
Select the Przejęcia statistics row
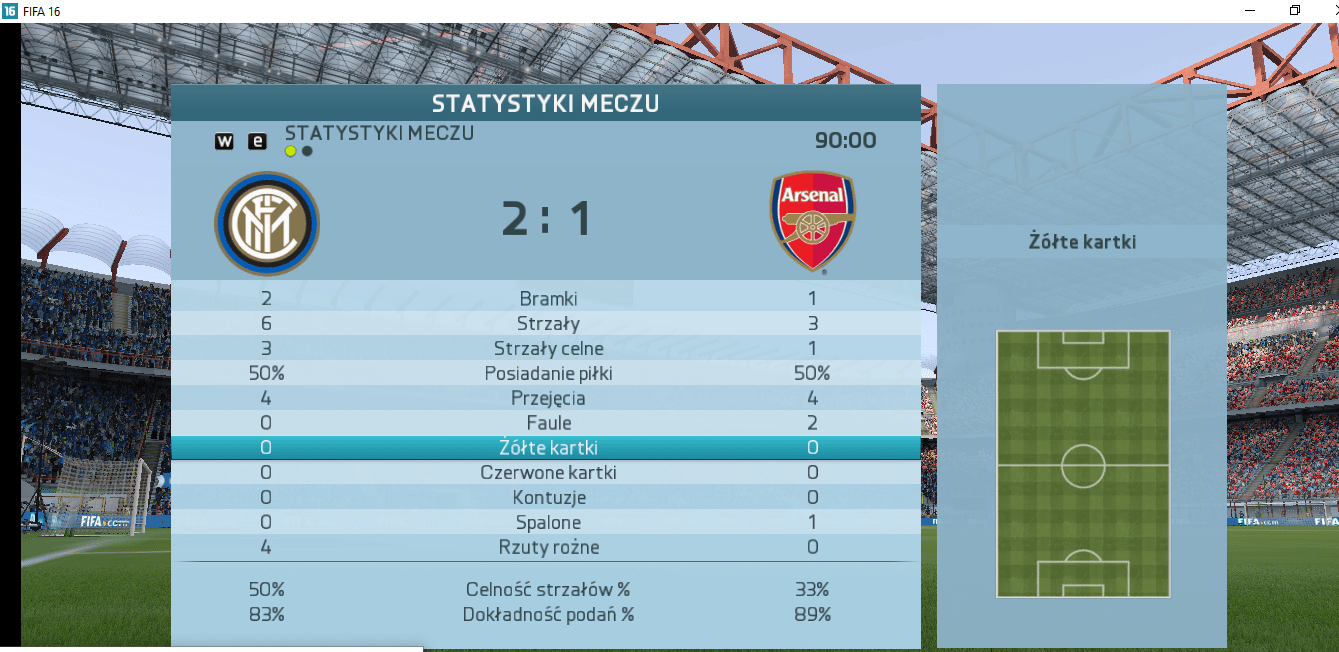[548, 398]
